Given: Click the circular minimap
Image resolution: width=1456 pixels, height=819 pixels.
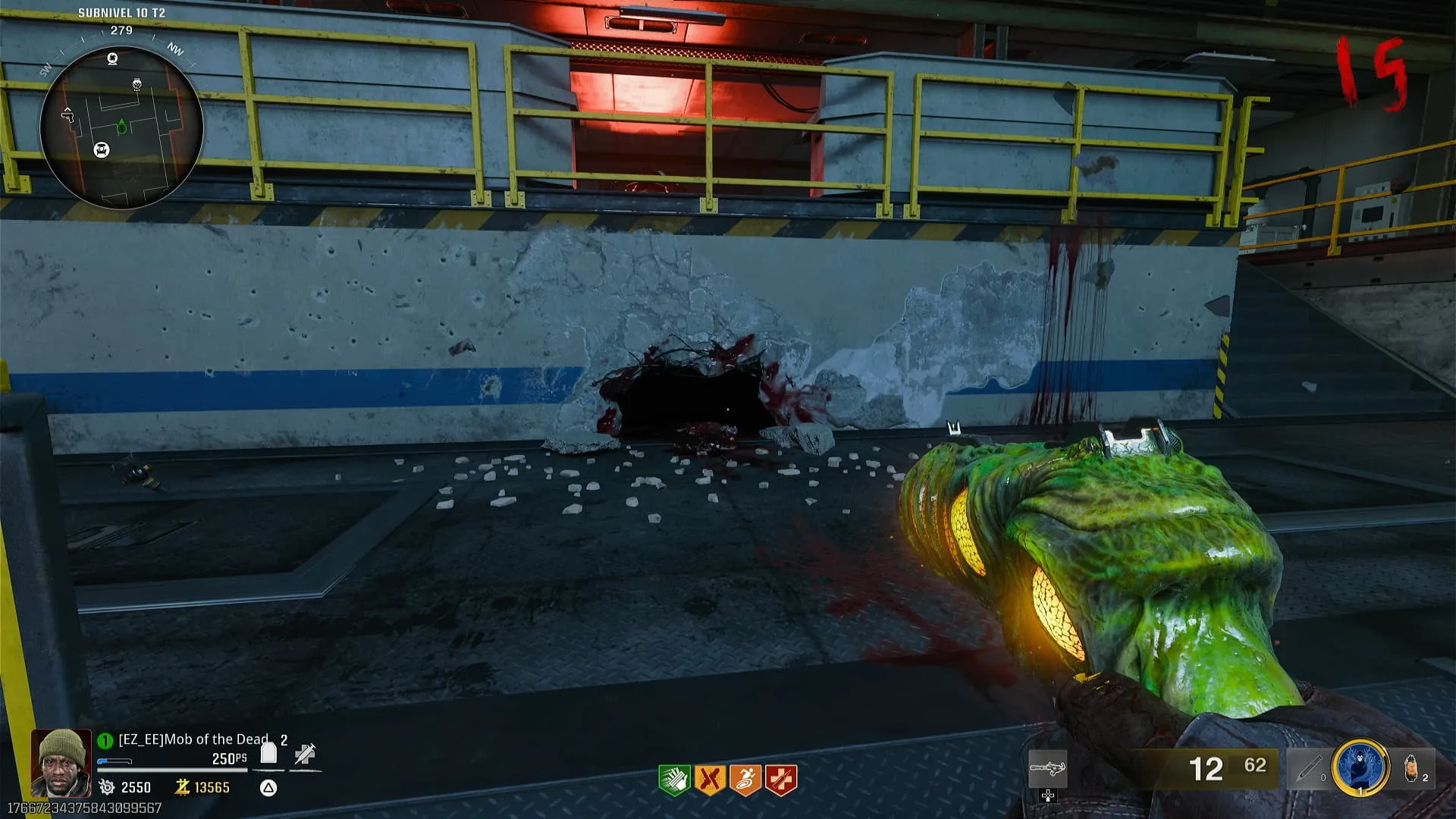Looking at the screenshot, I should click(121, 127).
